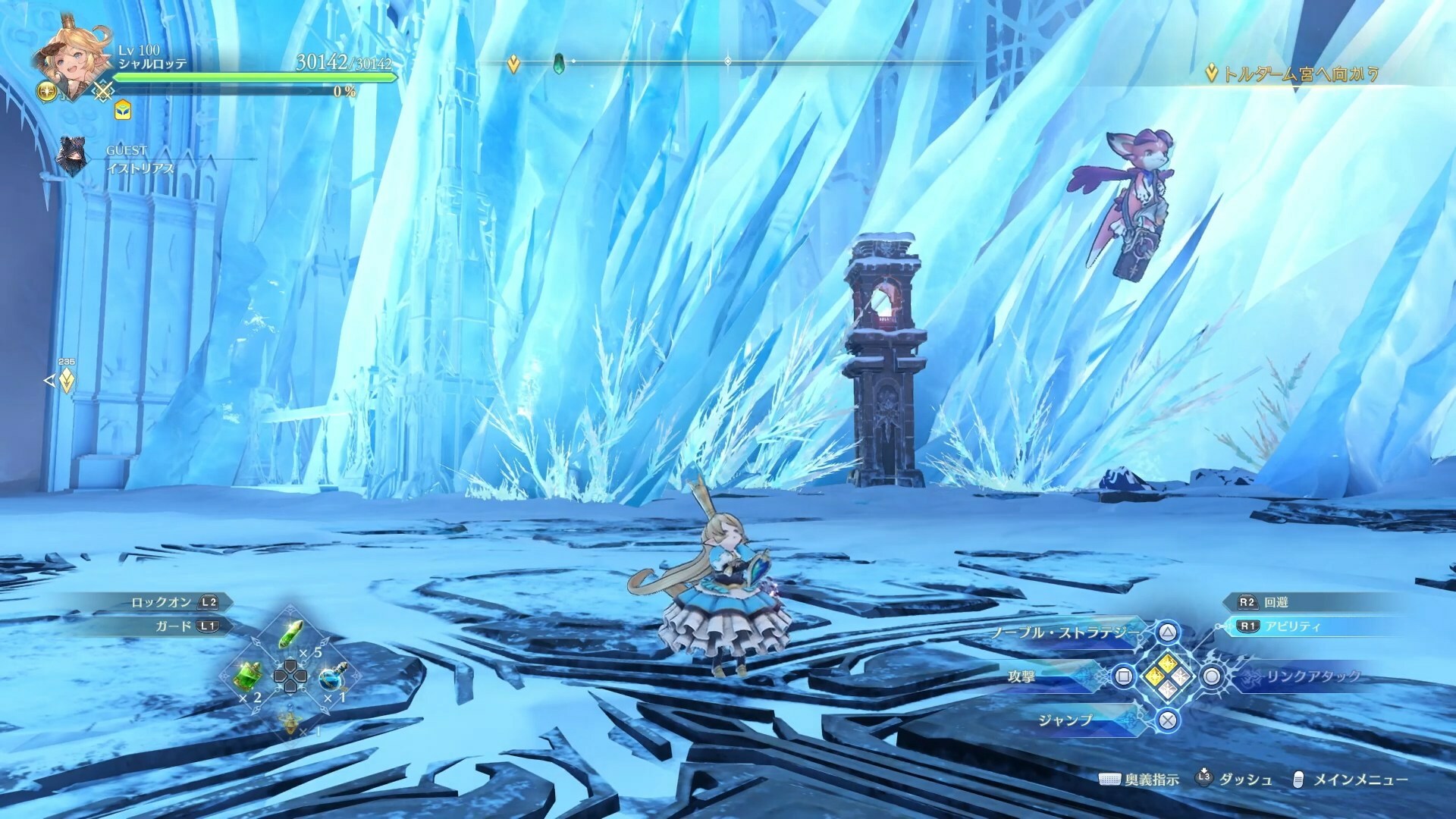Click the yellow shield buff icon under health

[122, 111]
